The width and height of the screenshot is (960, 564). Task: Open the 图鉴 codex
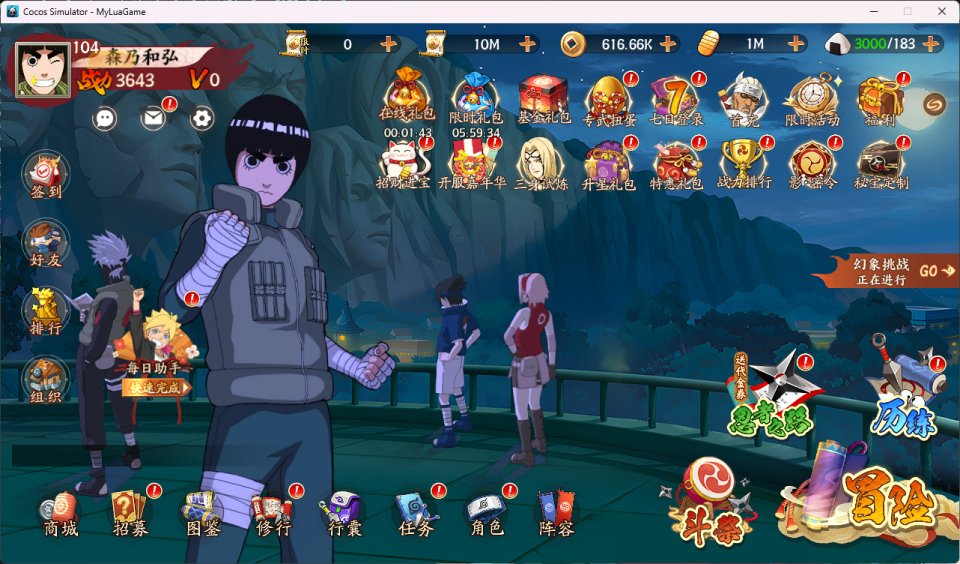click(203, 513)
